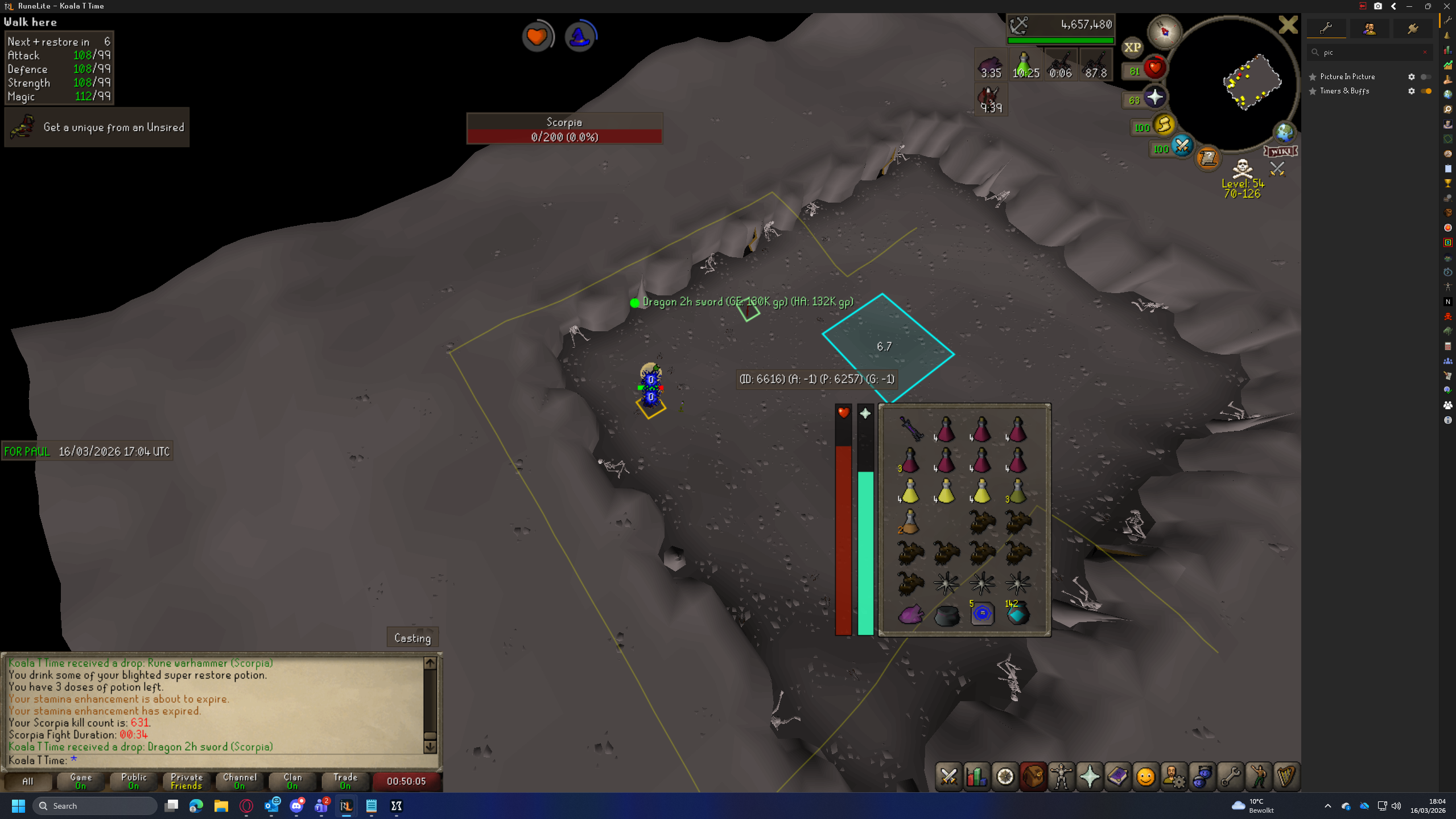Click the blue teleport tablet stack
Viewport: 1456px width, 819px height.
pyautogui.click(x=981, y=614)
